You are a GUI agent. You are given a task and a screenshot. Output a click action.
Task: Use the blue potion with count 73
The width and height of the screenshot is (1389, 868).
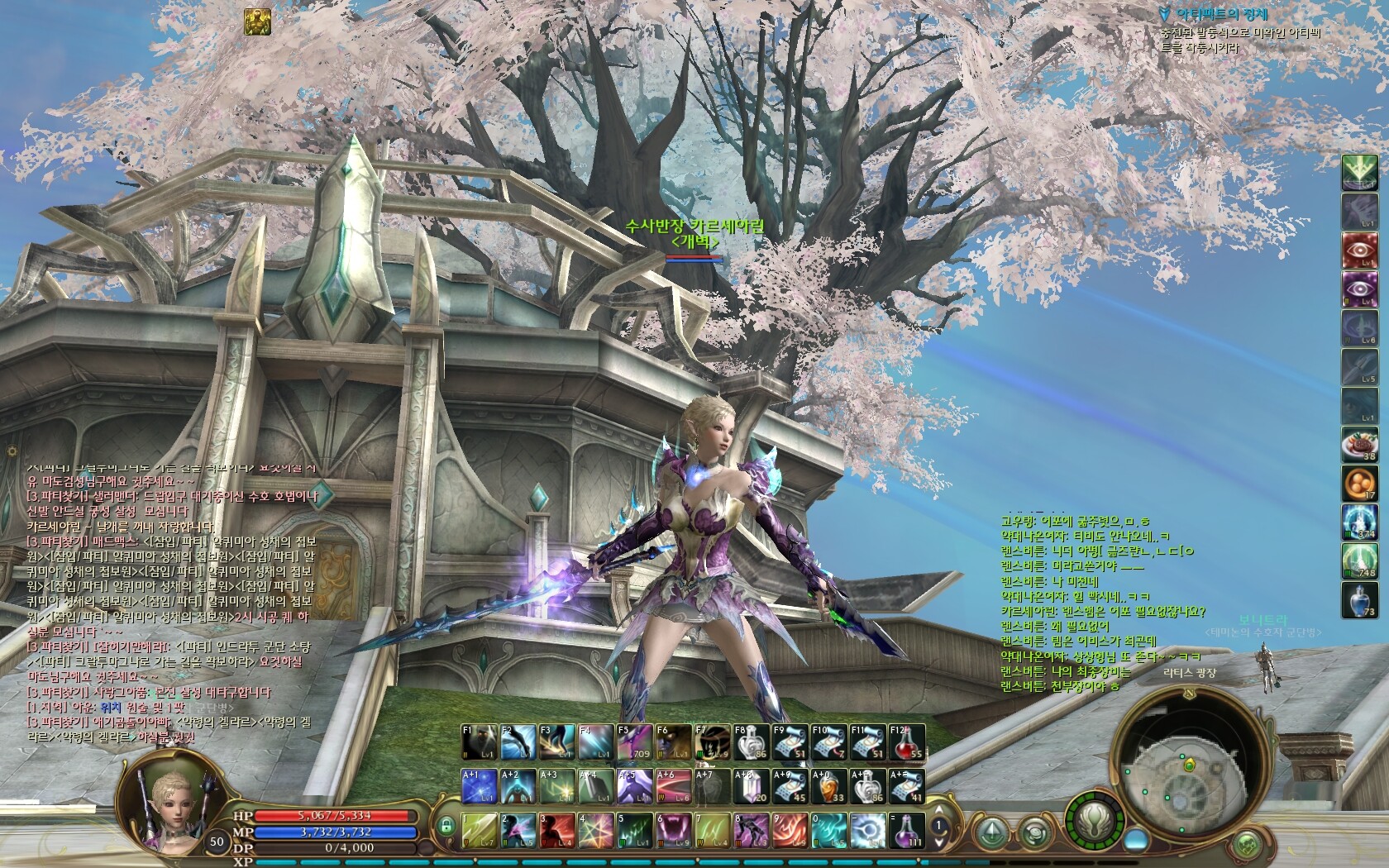pos(1358,599)
